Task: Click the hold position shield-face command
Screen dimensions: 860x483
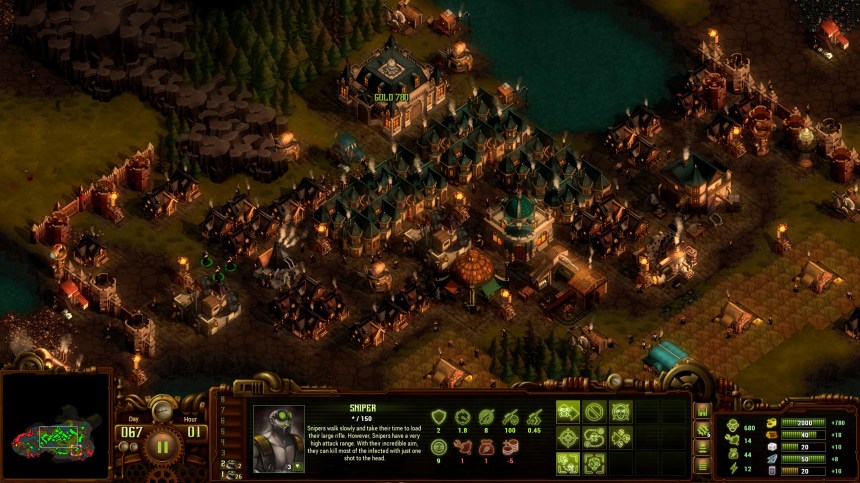Action: [x=621, y=411]
